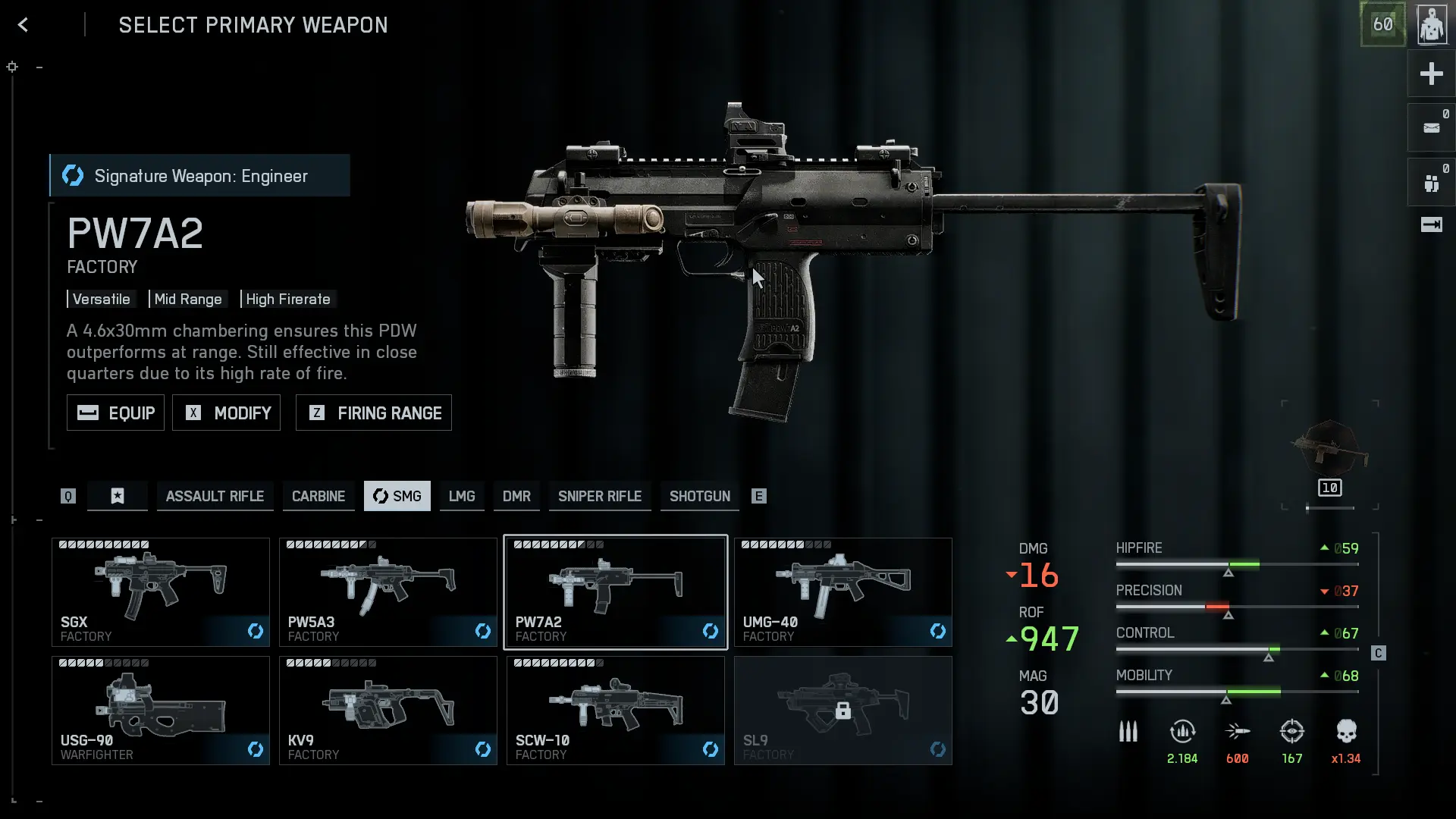Choose the KV9 Factory weapon
1456x819 pixels.
388,711
